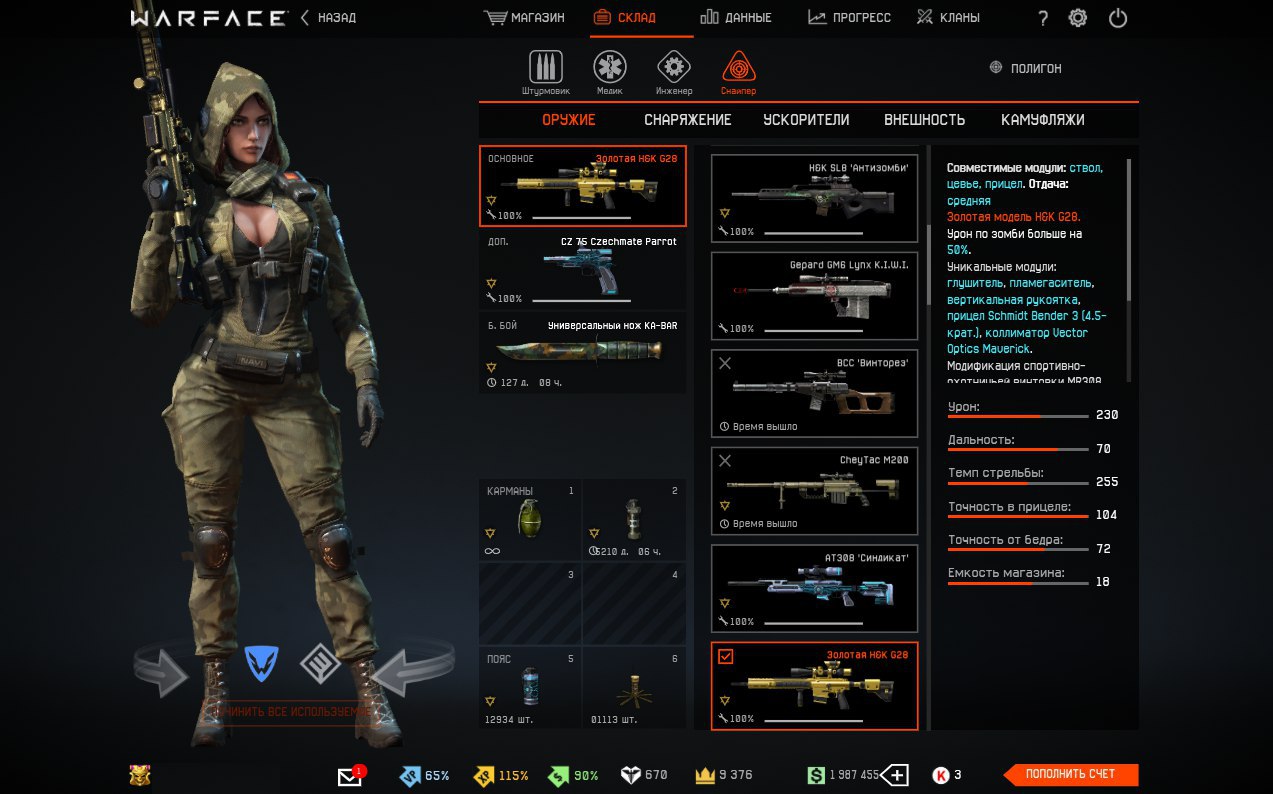Screen dimensions: 1273x794
Task: Switch to the Снаряжение tab
Action: coord(687,120)
